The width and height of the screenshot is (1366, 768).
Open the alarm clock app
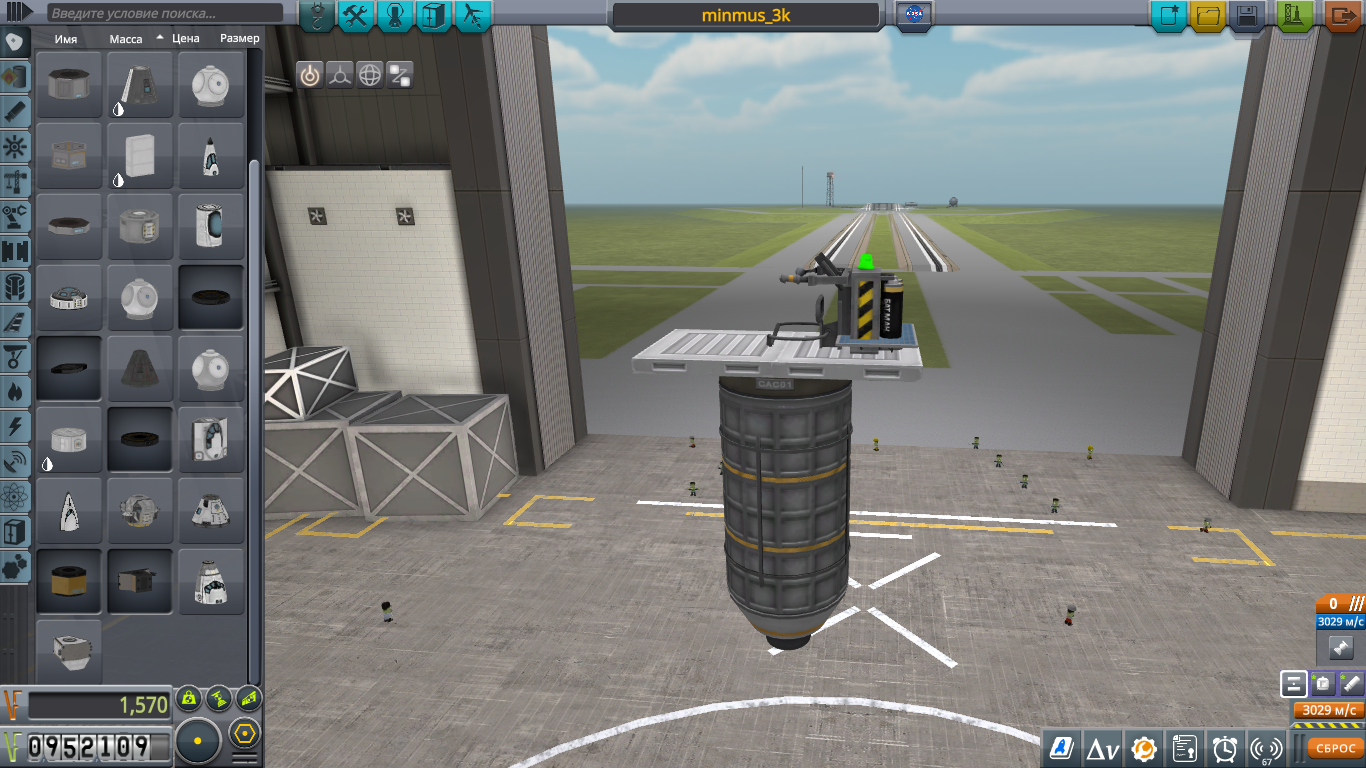coord(1225,747)
